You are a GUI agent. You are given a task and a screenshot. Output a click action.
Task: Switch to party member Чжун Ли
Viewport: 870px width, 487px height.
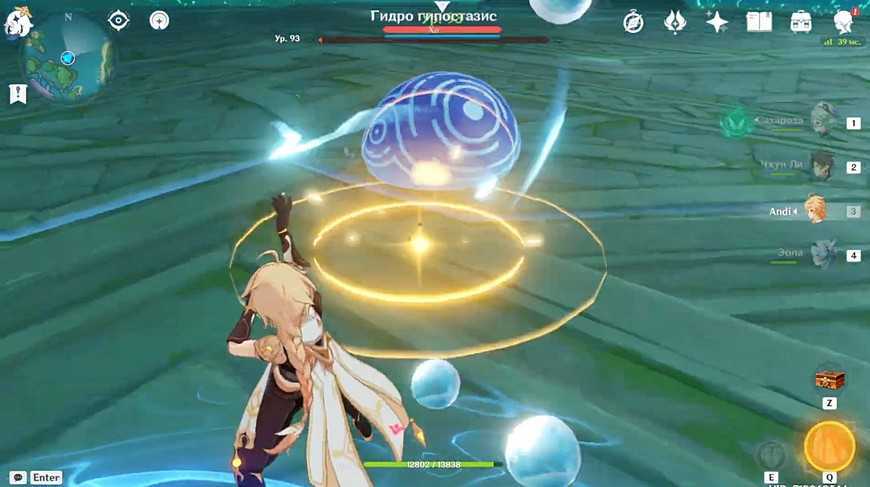(x=822, y=166)
